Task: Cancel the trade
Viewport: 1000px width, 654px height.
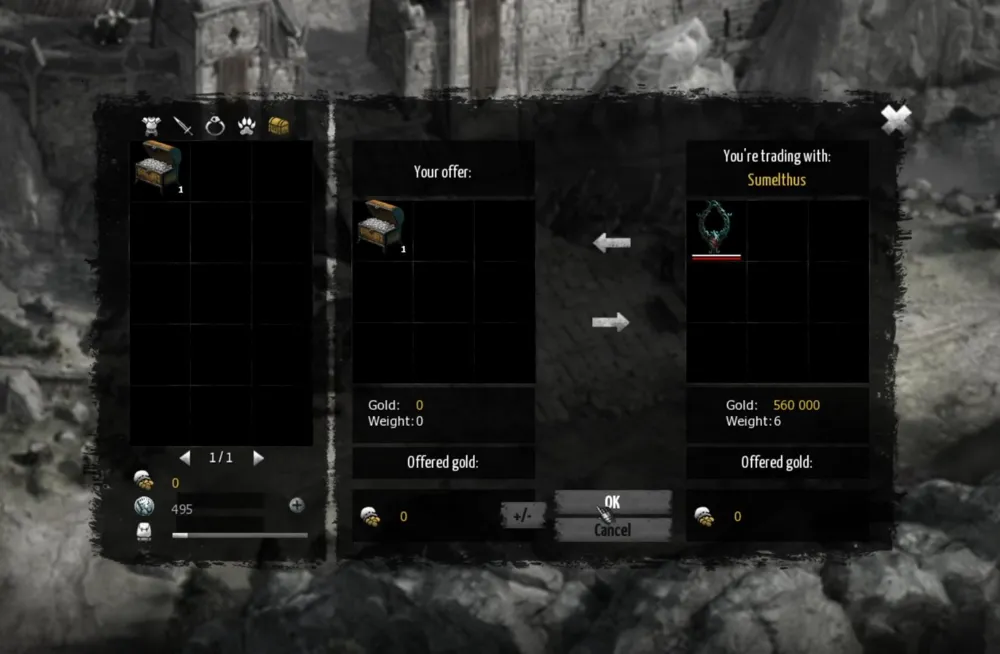Action: point(612,530)
